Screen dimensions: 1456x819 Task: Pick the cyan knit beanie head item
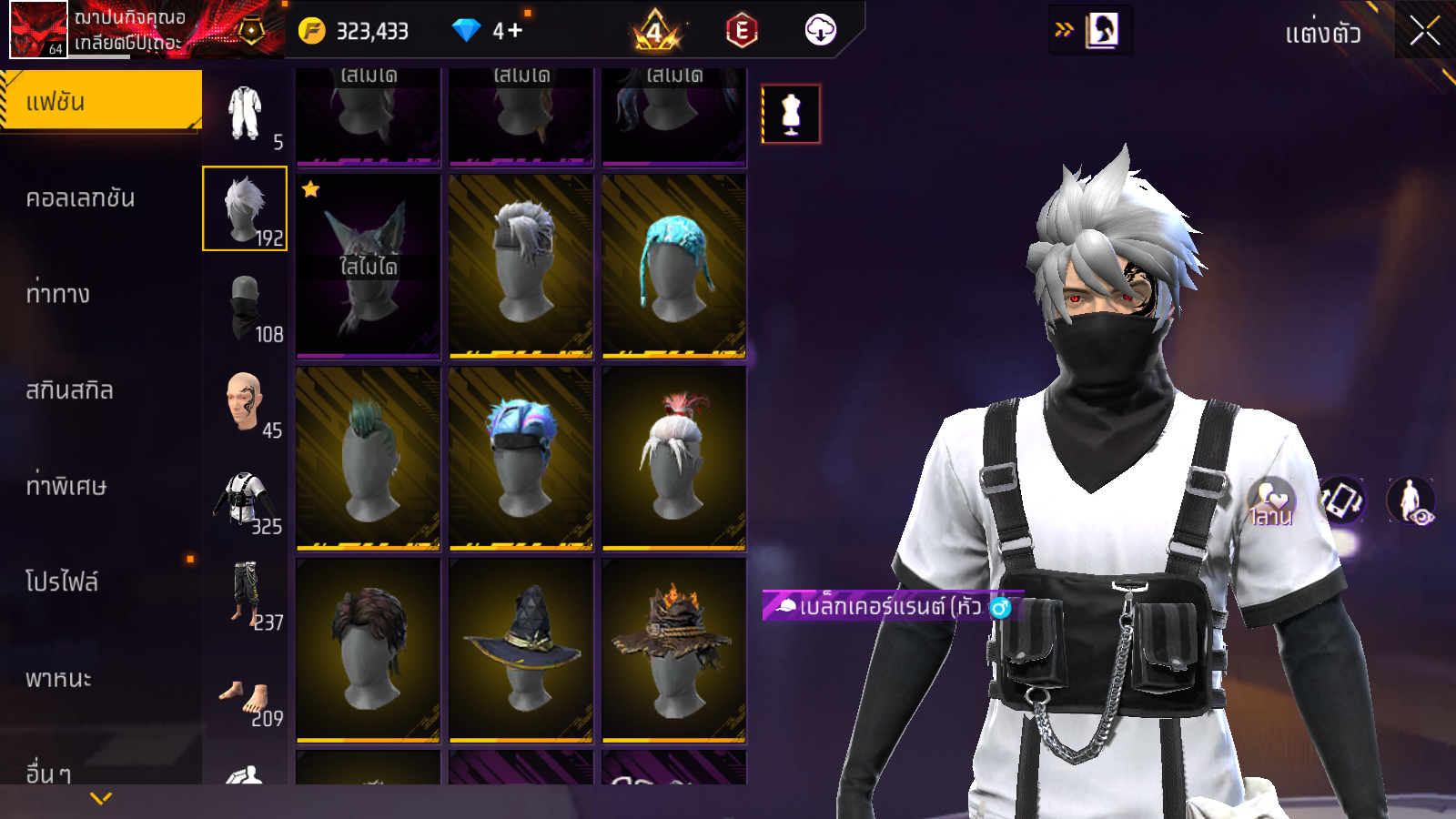coord(673,266)
